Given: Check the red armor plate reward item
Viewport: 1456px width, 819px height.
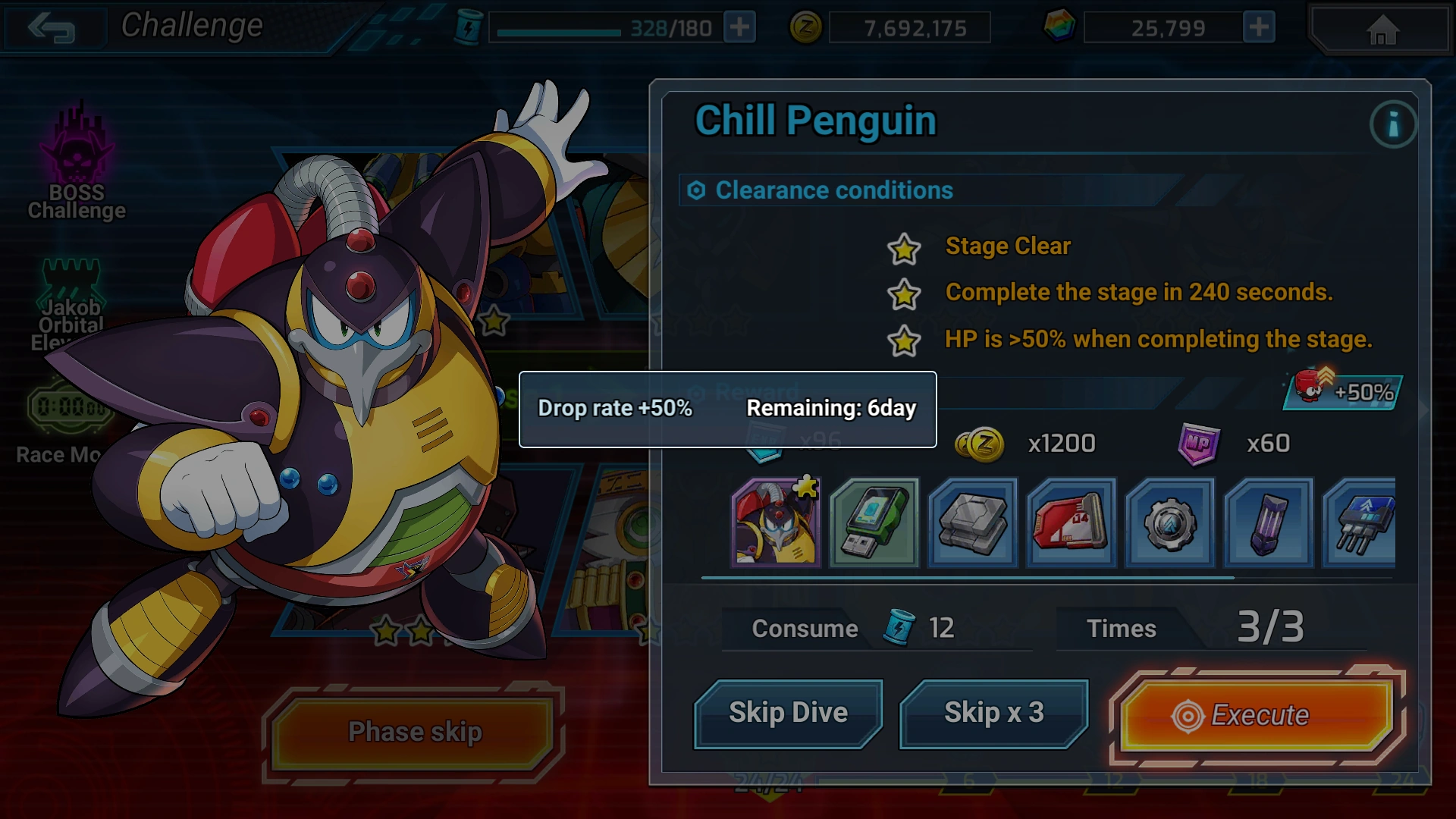Looking at the screenshot, I should point(1072,522).
